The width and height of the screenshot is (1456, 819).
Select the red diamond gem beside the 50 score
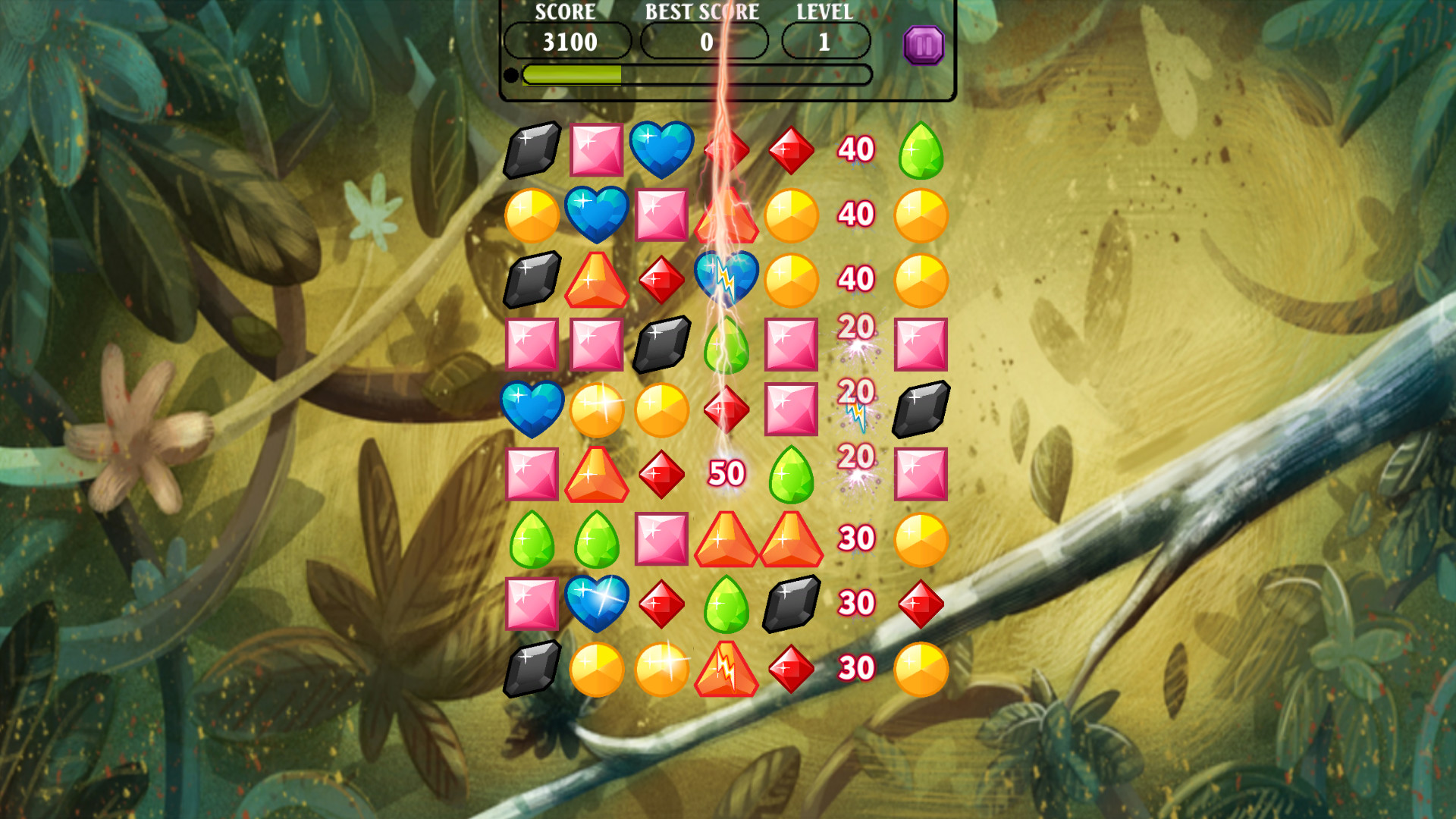point(660,475)
